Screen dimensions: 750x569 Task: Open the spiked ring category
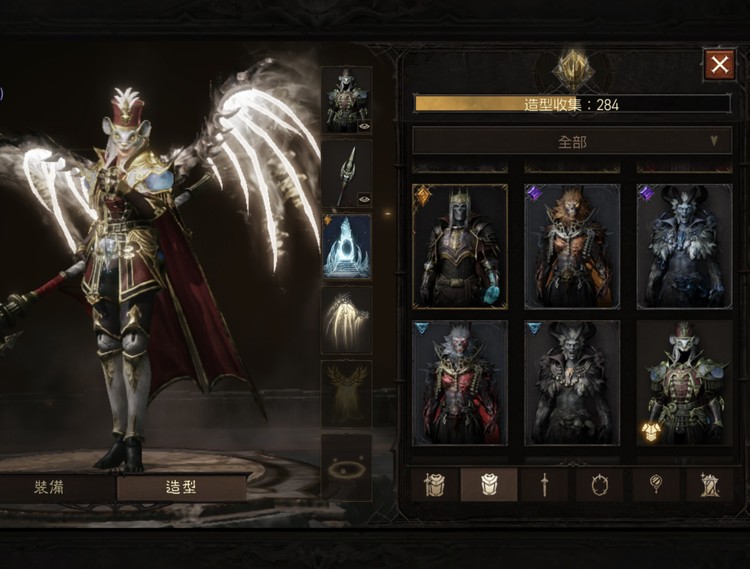[x=600, y=485]
